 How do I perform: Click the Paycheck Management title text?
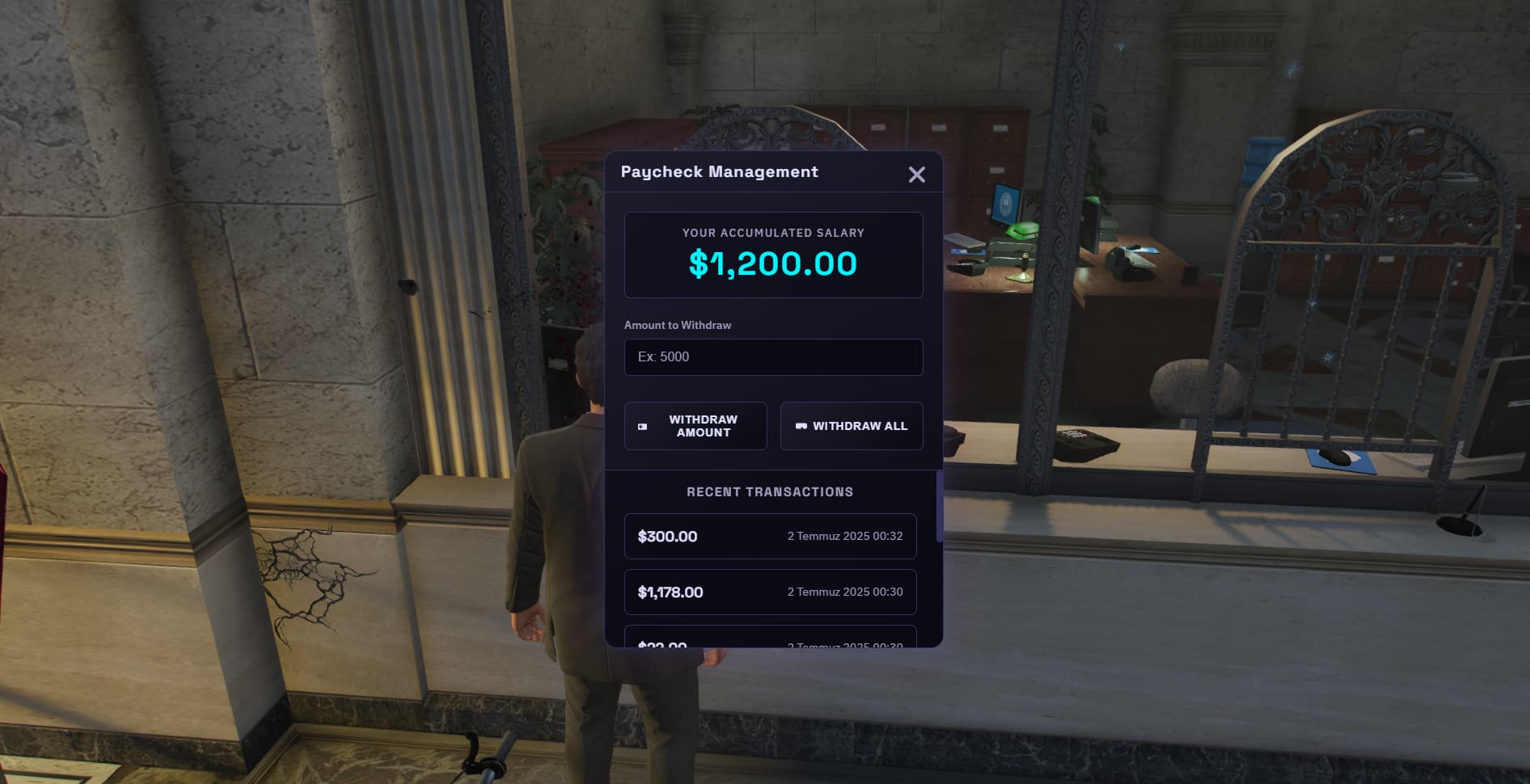720,172
